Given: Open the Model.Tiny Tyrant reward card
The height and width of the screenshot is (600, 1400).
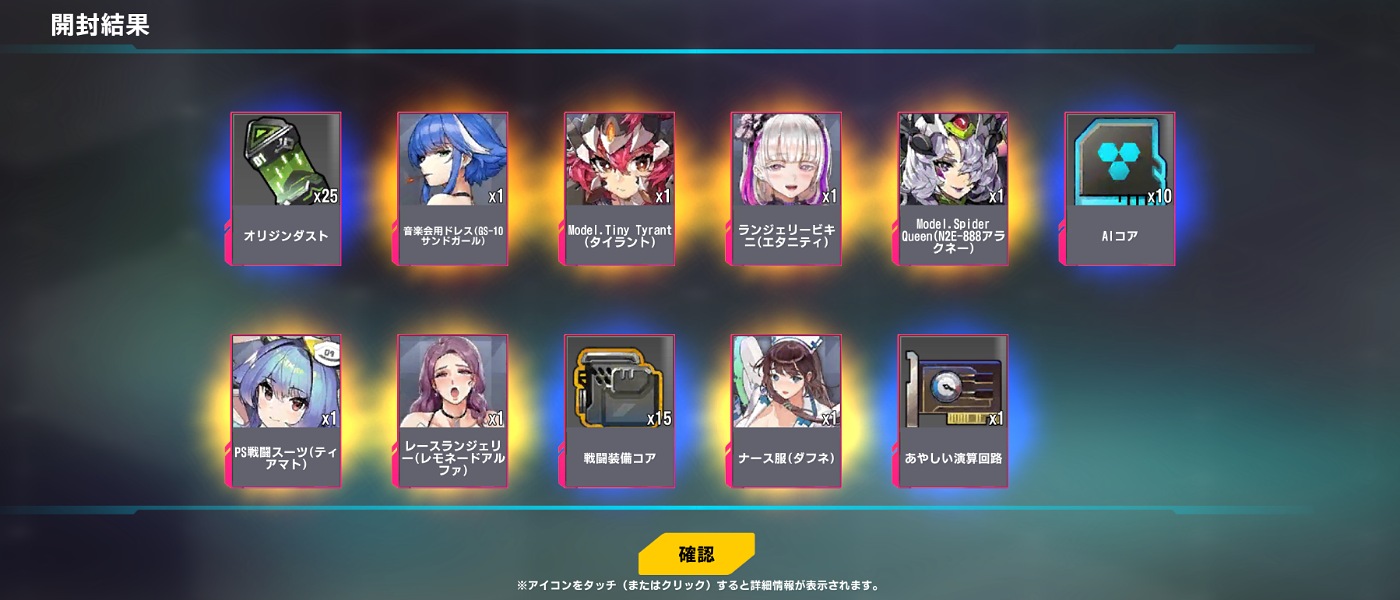Looking at the screenshot, I should coord(619,188).
